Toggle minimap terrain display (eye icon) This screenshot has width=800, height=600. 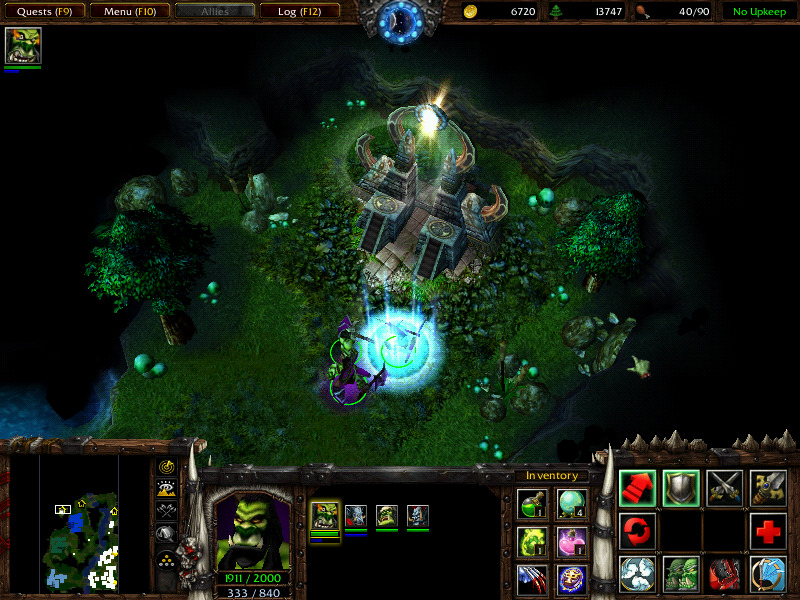point(167,490)
